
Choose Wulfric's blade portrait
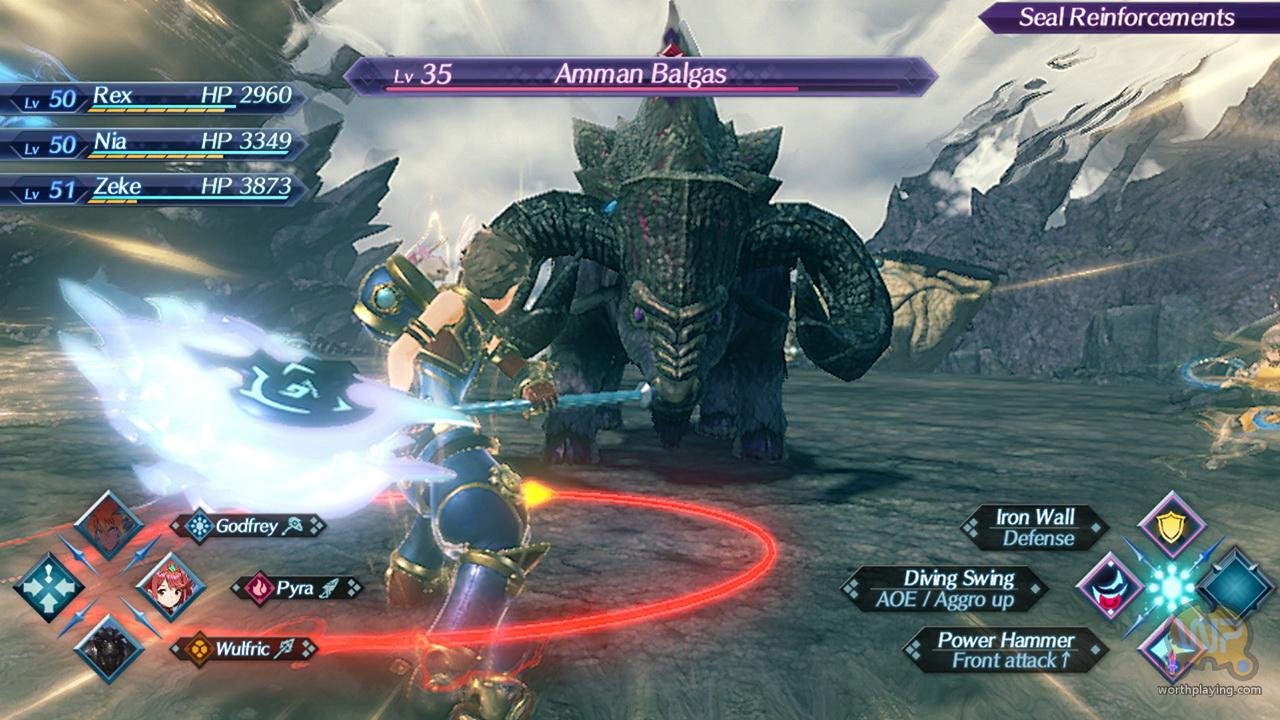(108, 646)
